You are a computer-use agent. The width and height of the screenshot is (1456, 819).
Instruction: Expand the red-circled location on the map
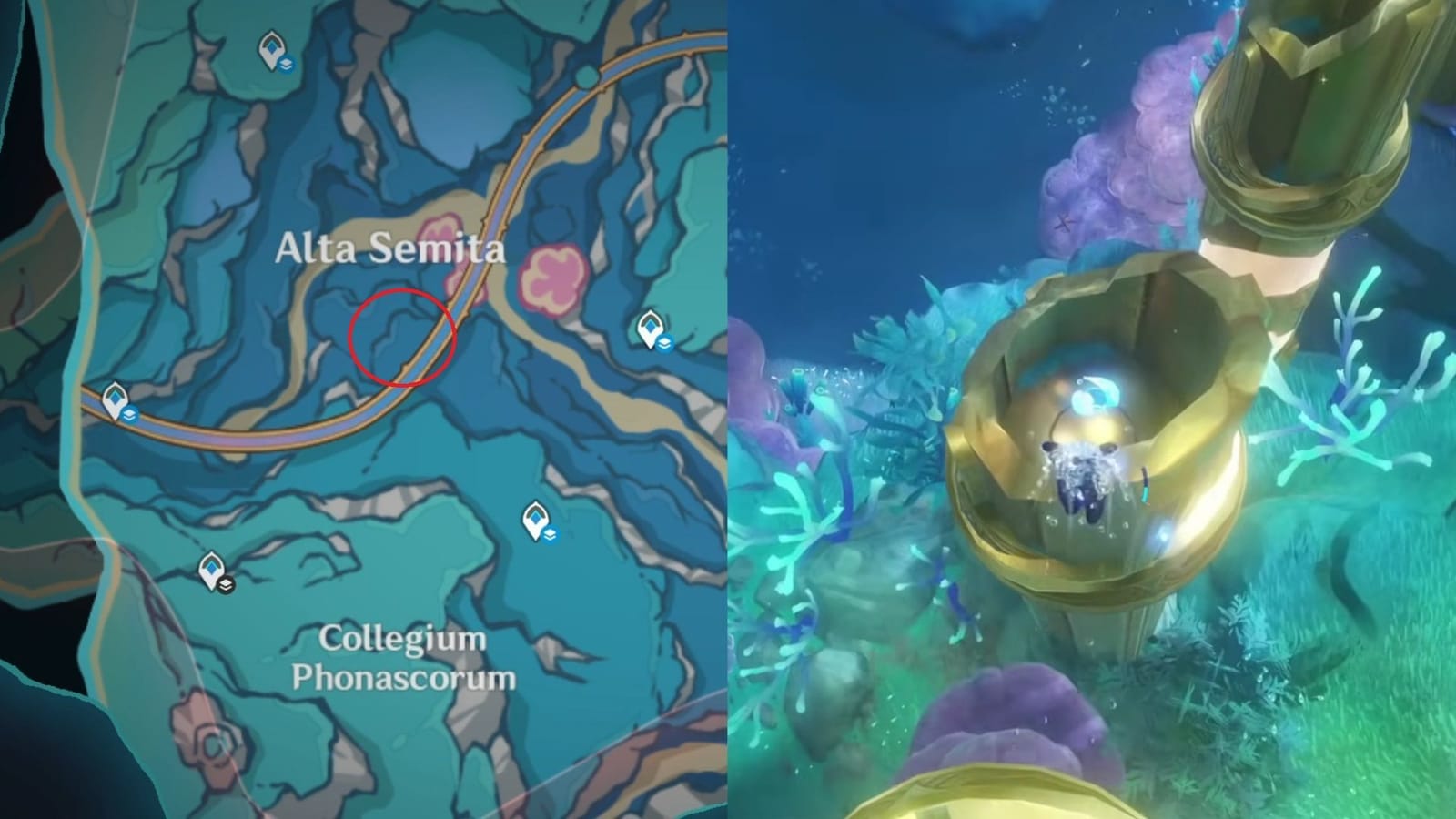[400, 337]
